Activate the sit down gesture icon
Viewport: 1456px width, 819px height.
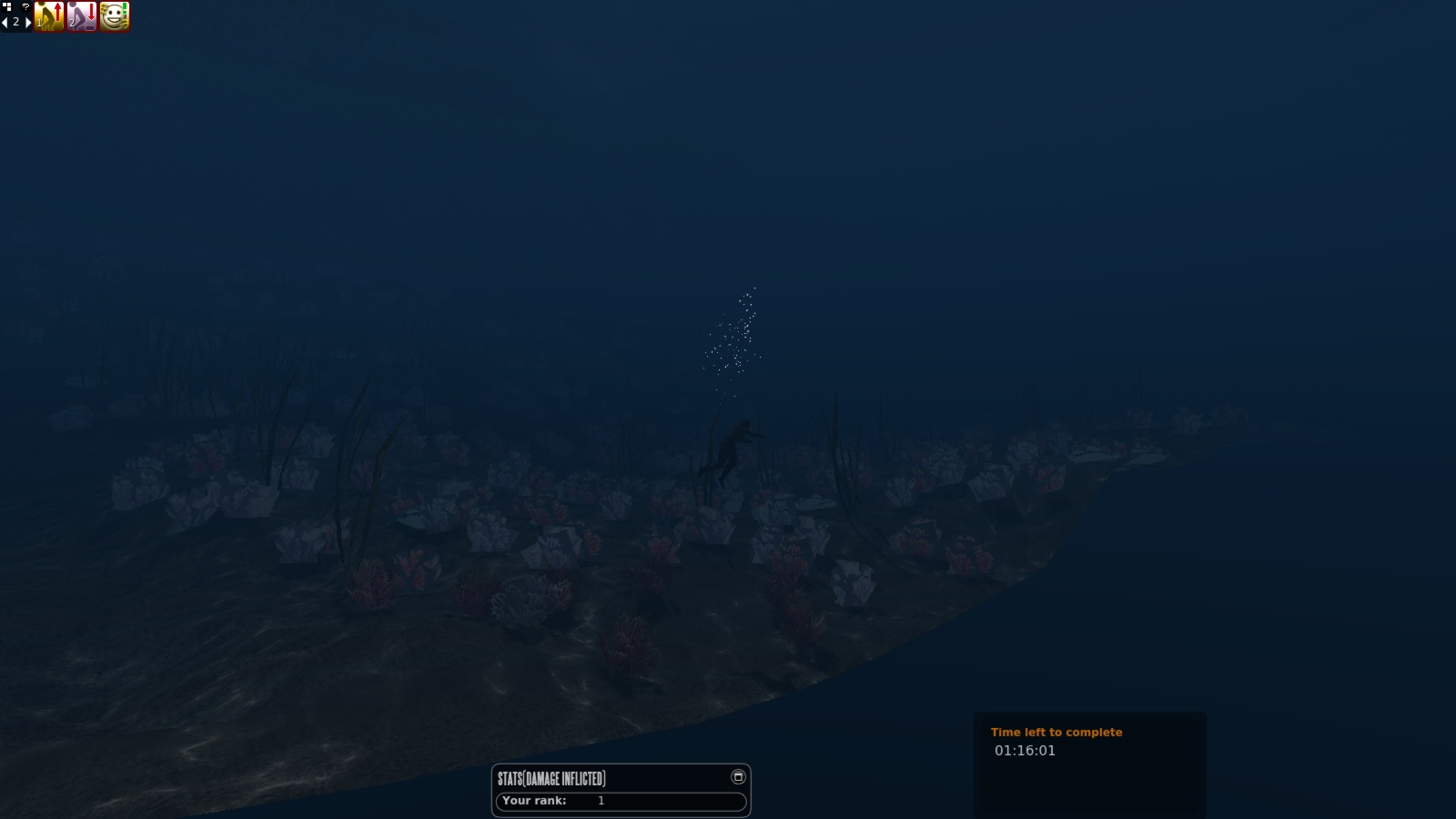tap(82, 16)
